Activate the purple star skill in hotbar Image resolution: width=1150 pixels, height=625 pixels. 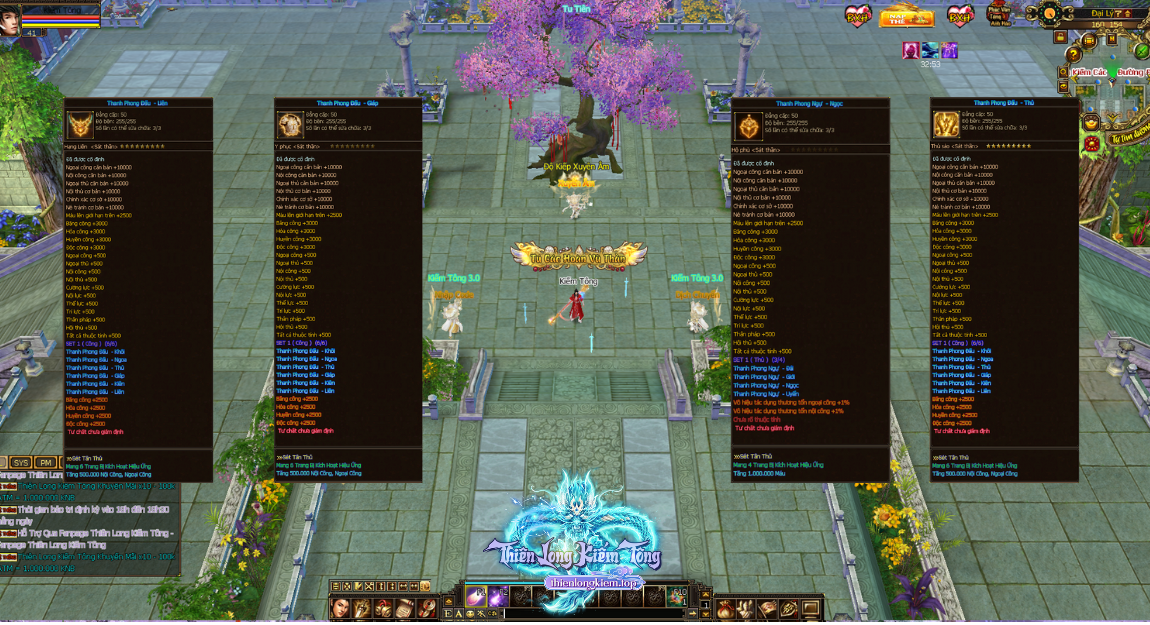(x=499, y=596)
